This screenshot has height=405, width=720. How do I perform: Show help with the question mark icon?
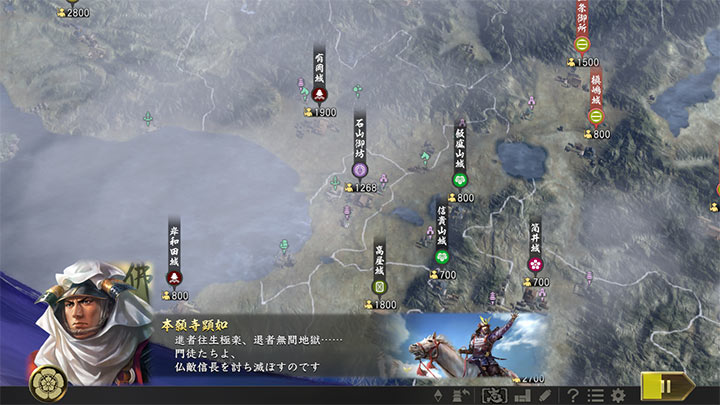point(573,395)
